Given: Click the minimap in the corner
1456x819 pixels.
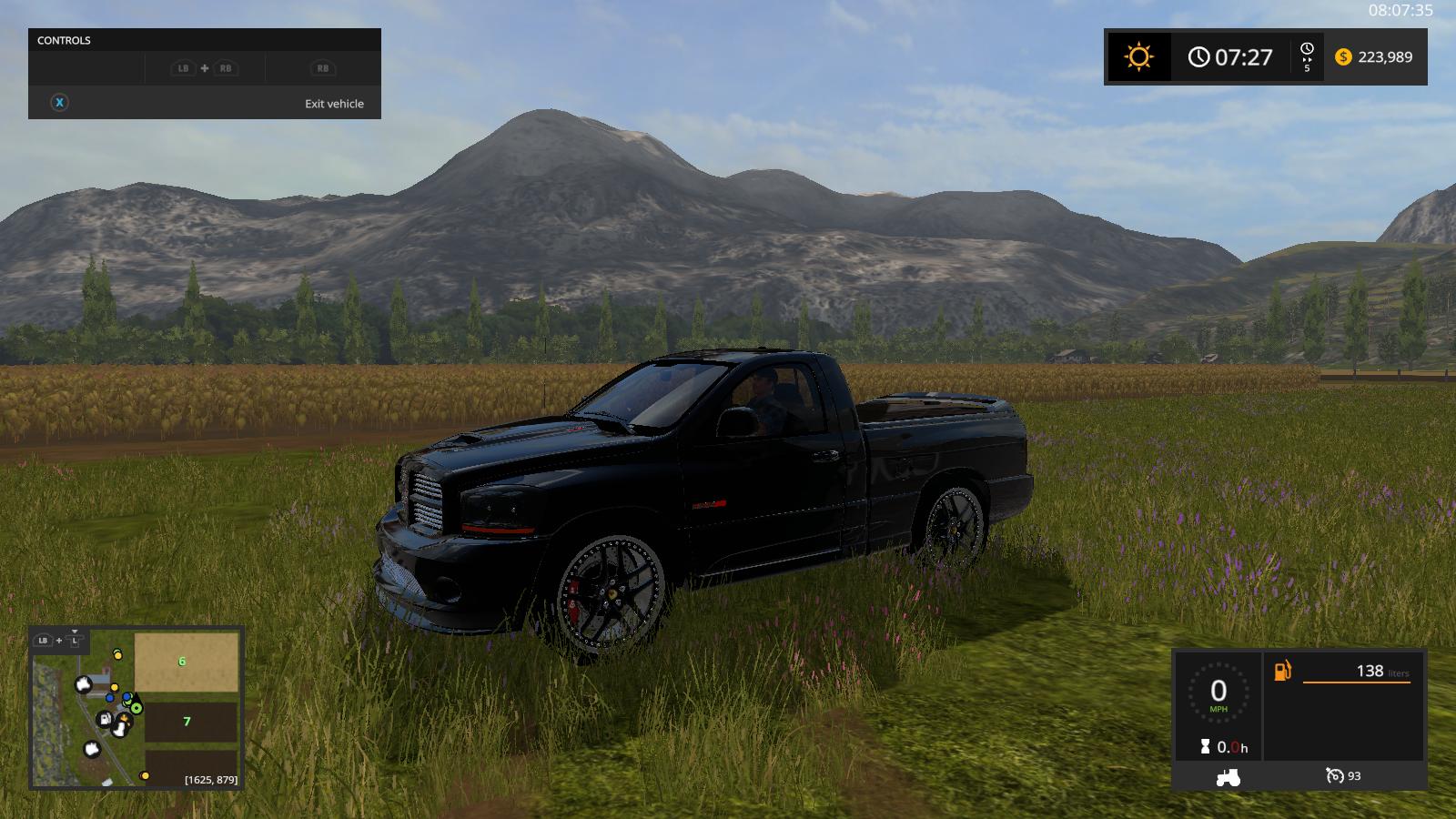Looking at the screenshot, I should (x=136, y=707).
